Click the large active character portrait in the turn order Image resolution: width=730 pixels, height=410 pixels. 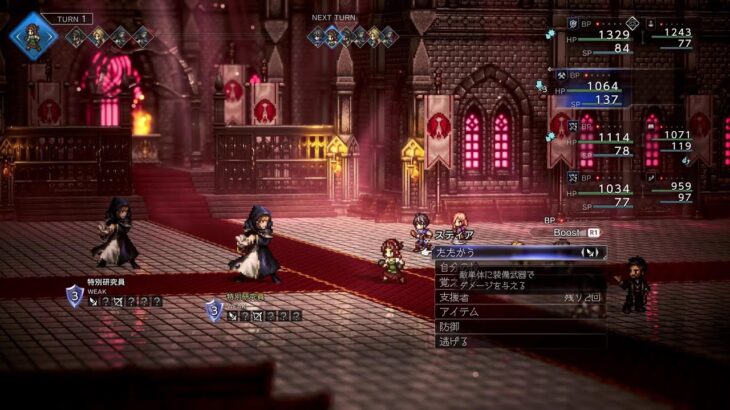(33, 36)
